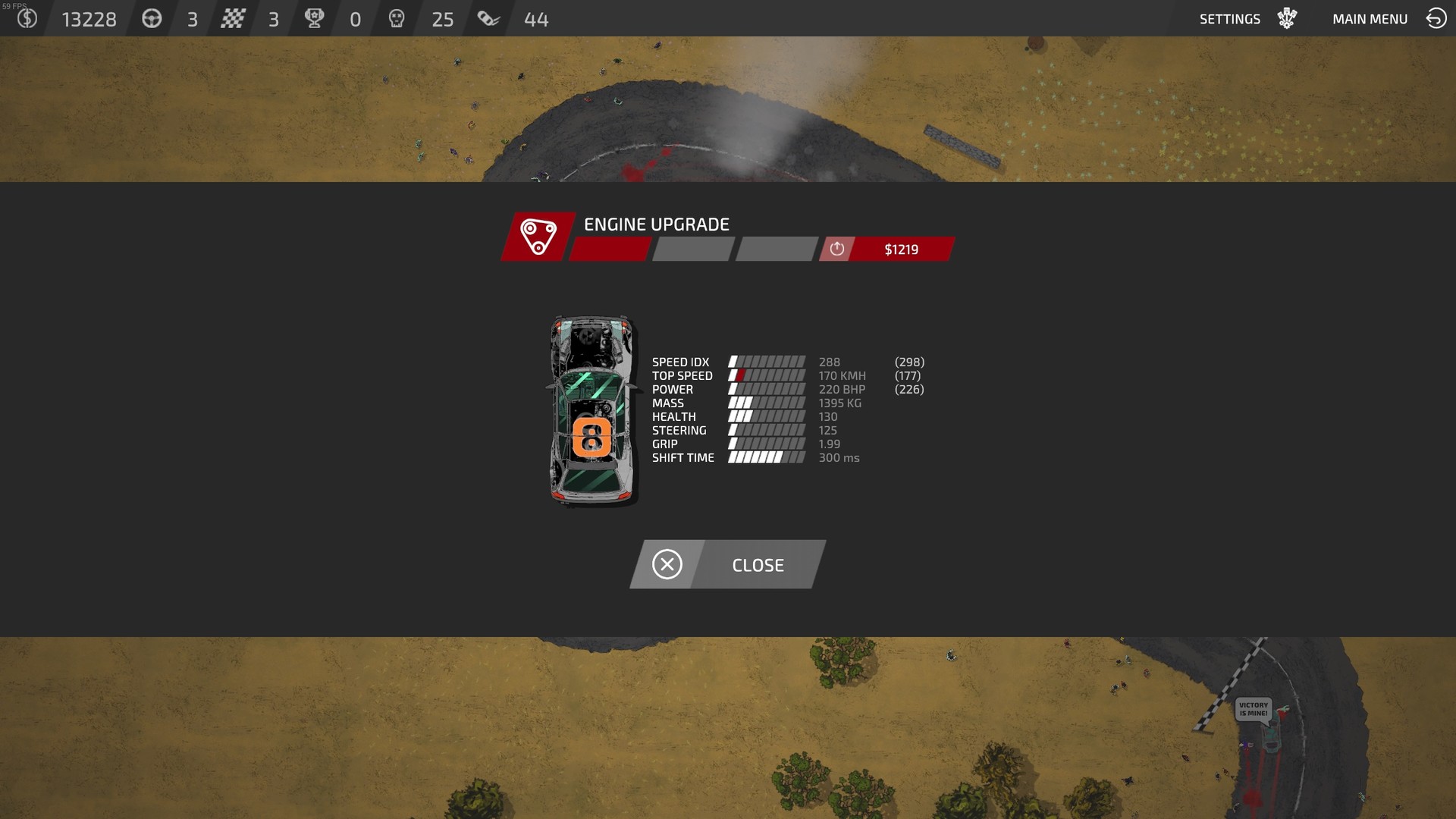Click the last gray upgrade tier segment
The width and height of the screenshot is (1456, 819).
coord(773,249)
